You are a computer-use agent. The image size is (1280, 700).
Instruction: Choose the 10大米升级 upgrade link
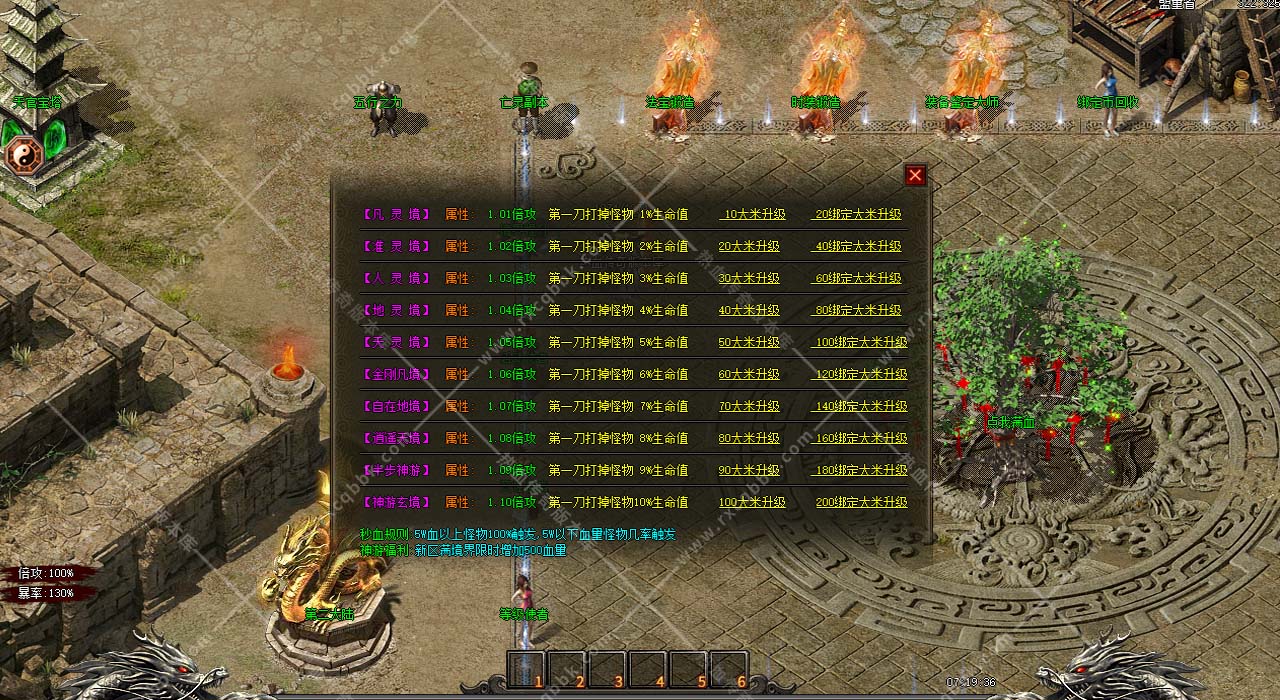click(x=752, y=214)
